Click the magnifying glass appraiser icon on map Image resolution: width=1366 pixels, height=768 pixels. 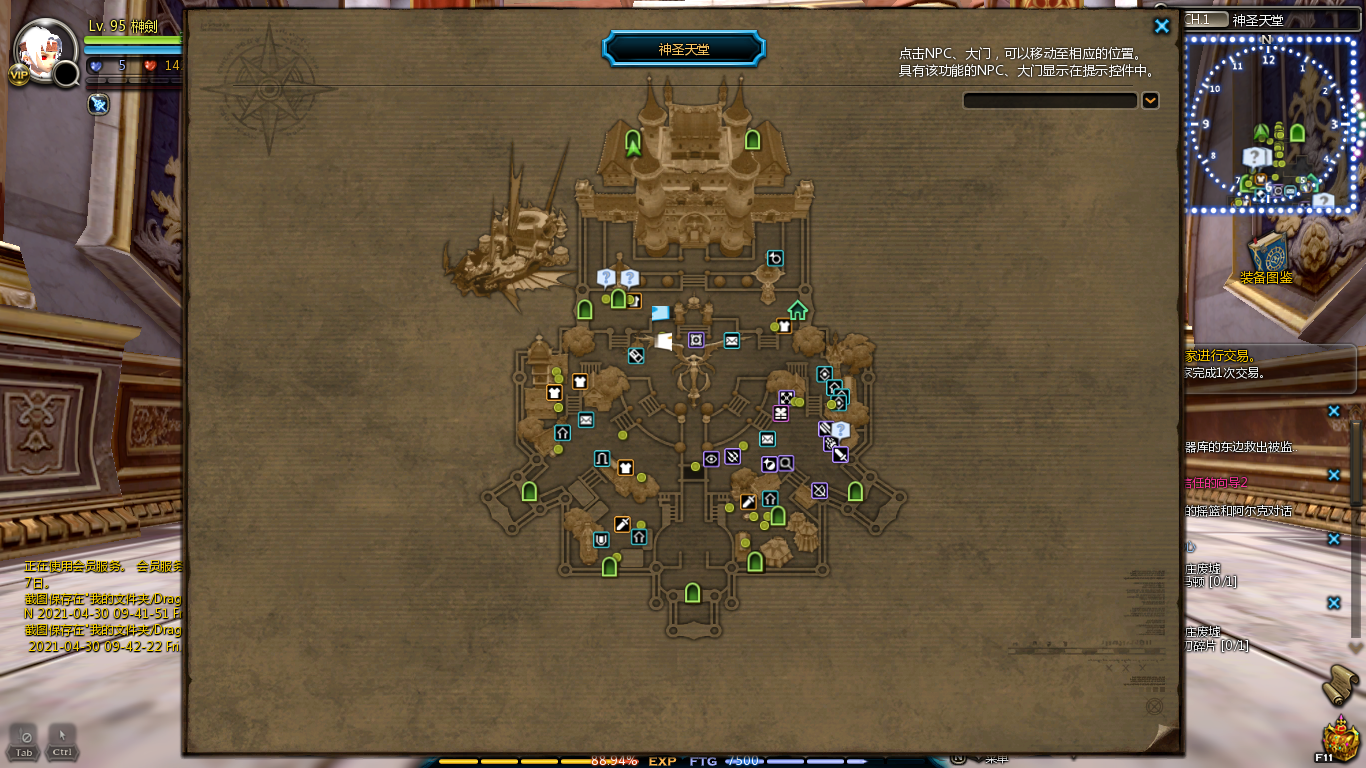point(785,463)
